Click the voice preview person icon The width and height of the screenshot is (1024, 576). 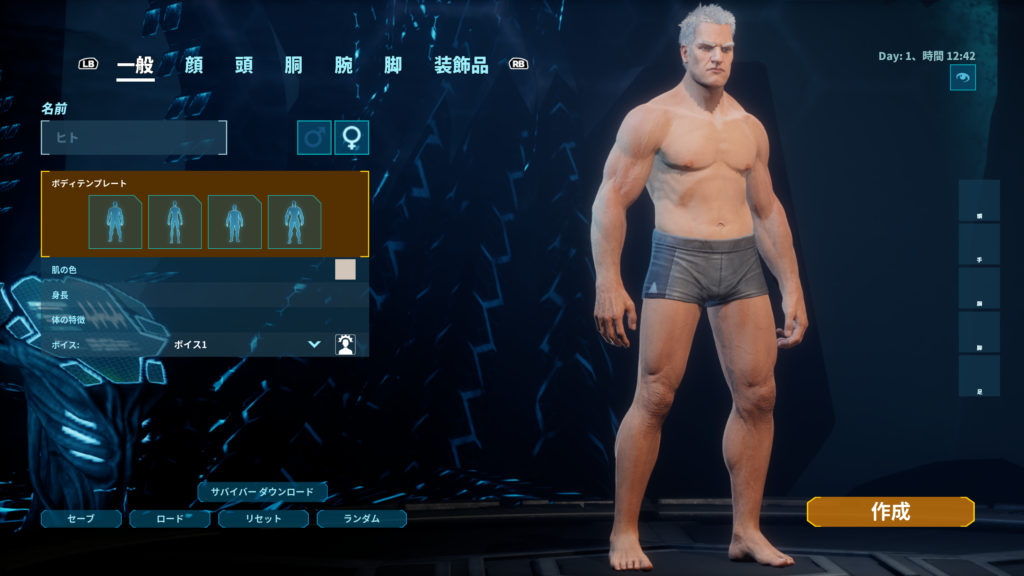[x=345, y=344]
